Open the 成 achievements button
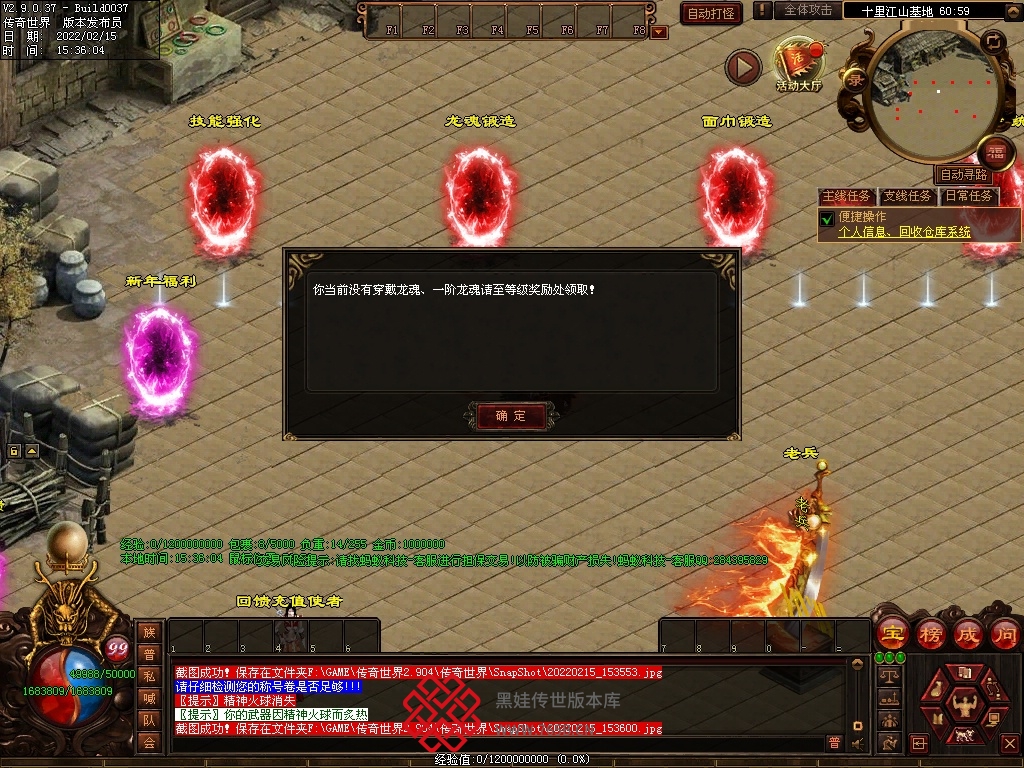Image resolution: width=1024 pixels, height=768 pixels. [968, 633]
